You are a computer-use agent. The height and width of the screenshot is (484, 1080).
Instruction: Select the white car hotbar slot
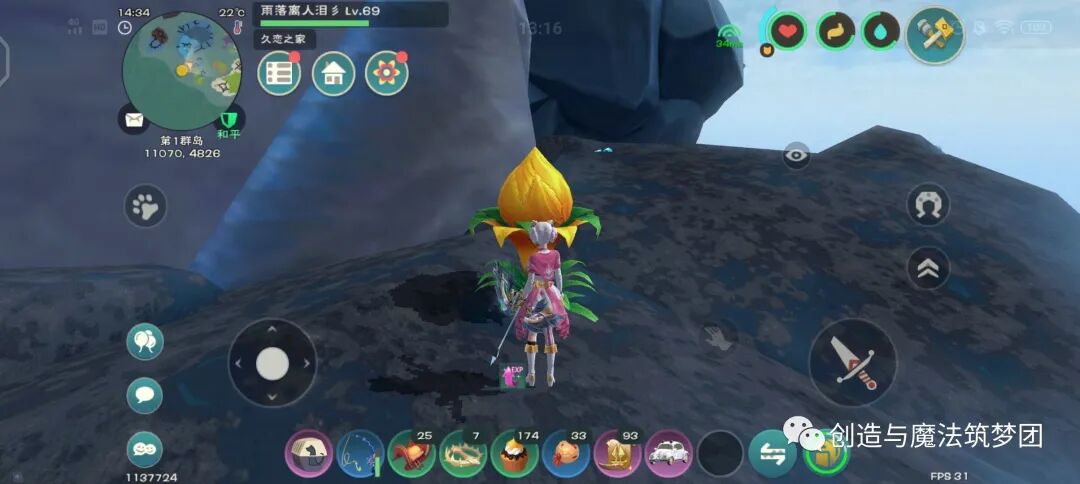[669, 455]
